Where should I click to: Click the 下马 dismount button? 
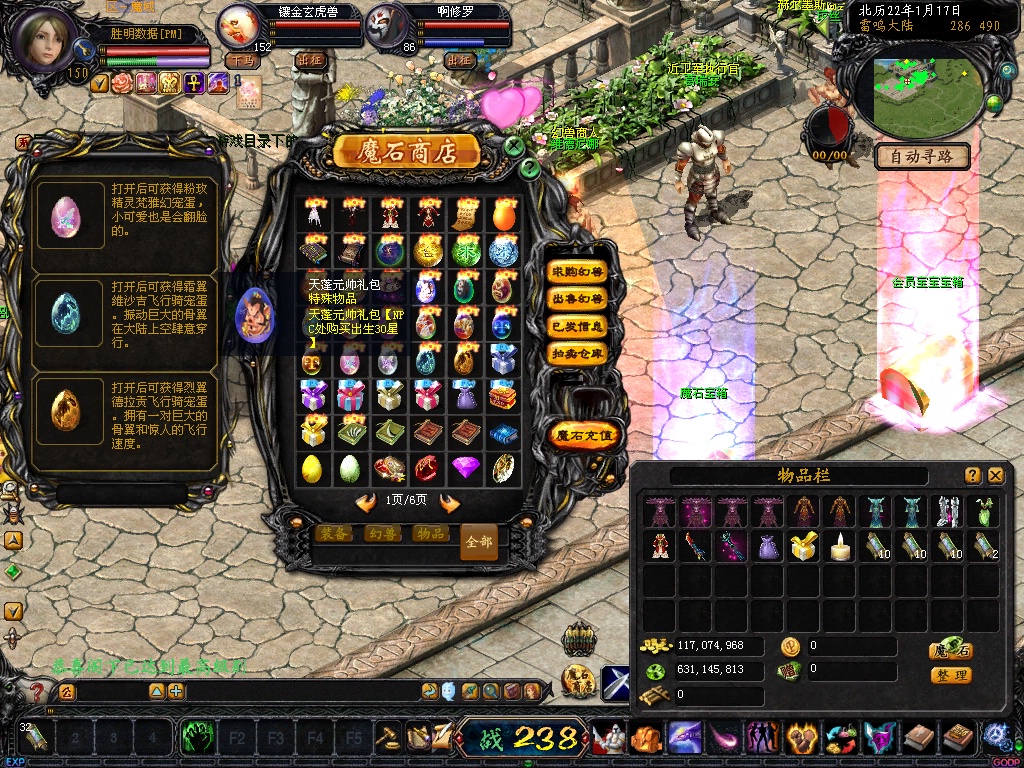click(240, 60)
